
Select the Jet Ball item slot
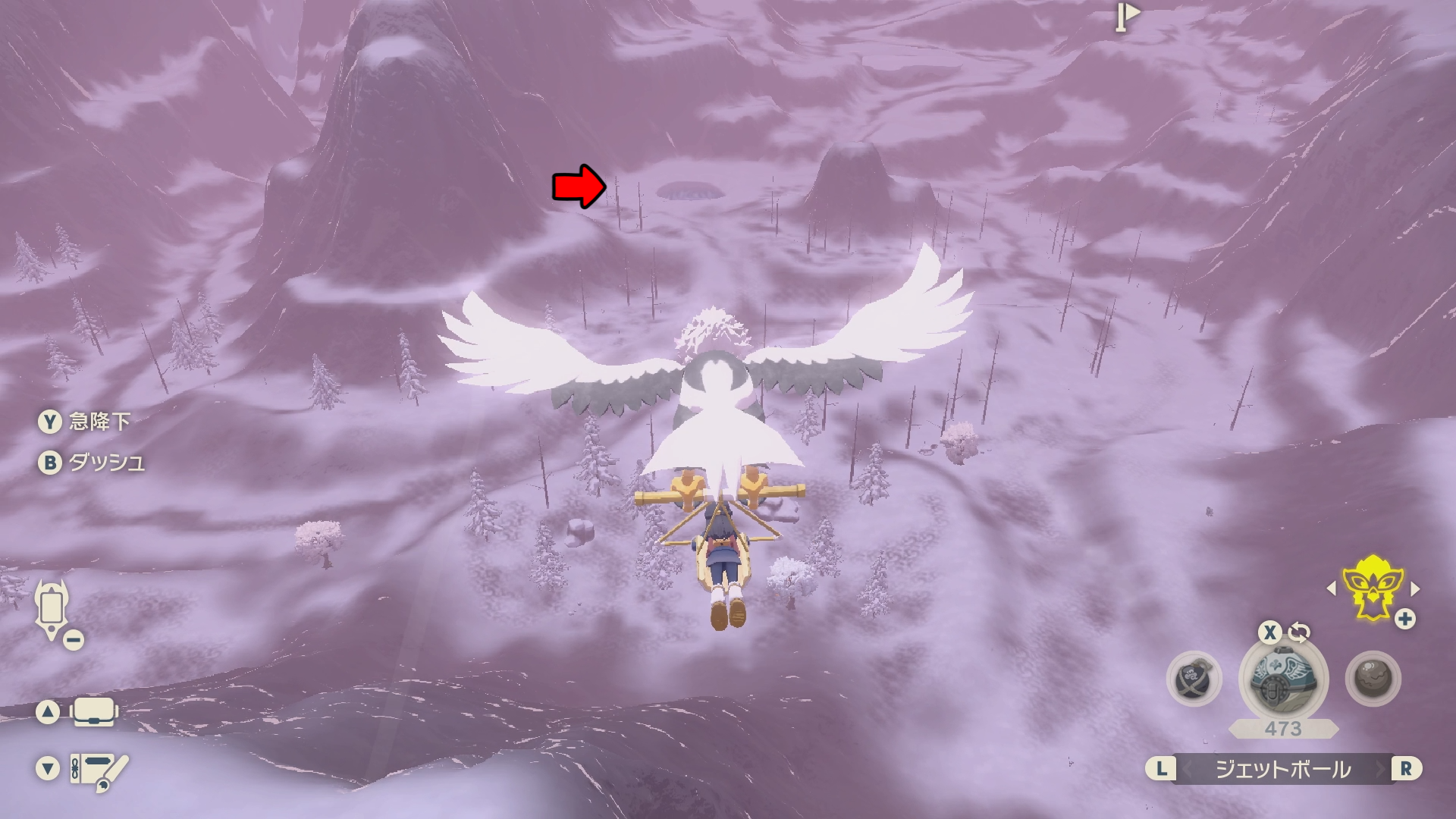[1282, 678]
